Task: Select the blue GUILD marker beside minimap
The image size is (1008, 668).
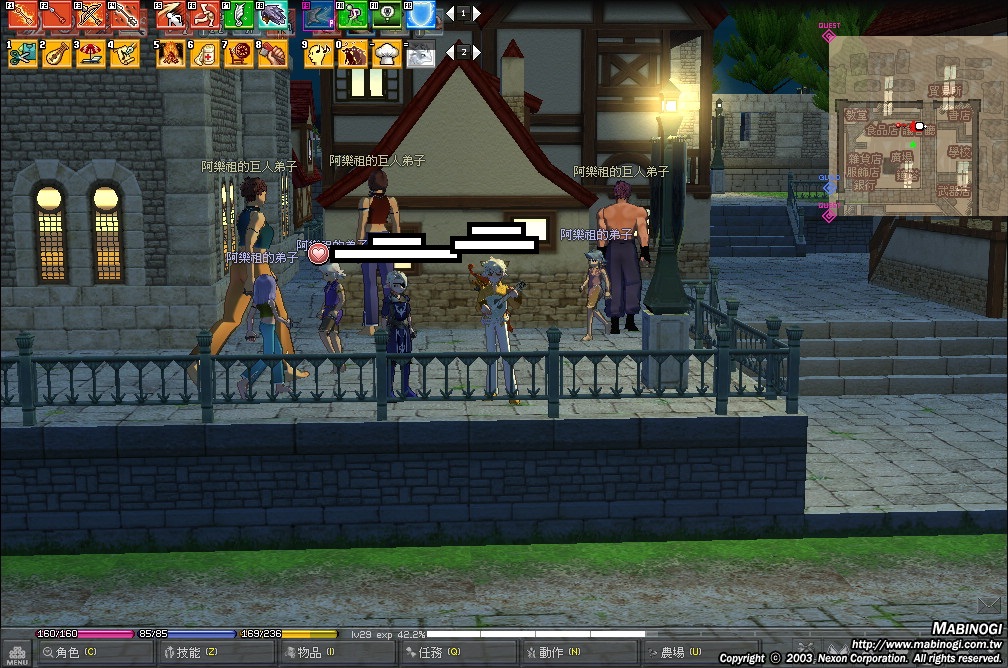Action: [x=829, y=187]
